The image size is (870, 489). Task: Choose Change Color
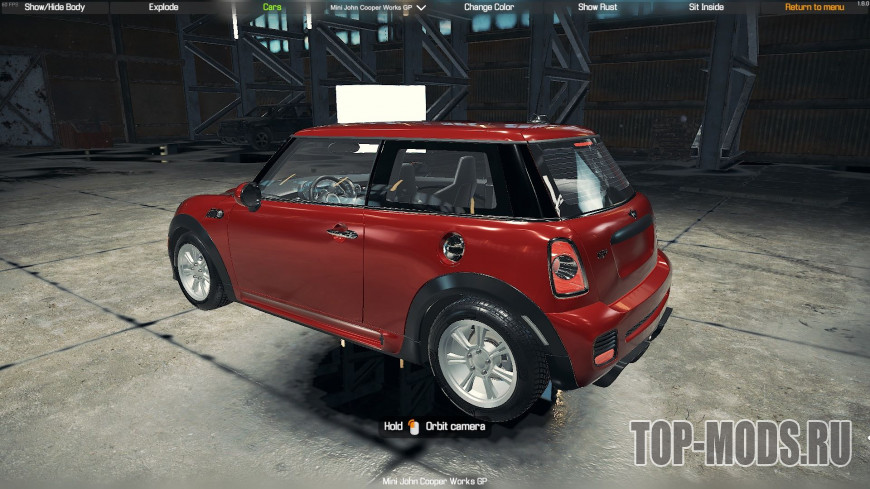point(489,7)
